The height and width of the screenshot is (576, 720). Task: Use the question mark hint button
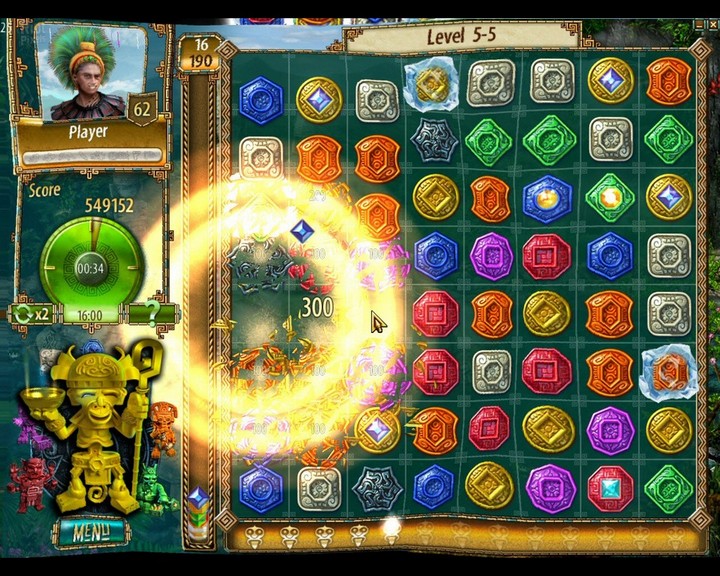pyautogui.click(x=151, y=314)
